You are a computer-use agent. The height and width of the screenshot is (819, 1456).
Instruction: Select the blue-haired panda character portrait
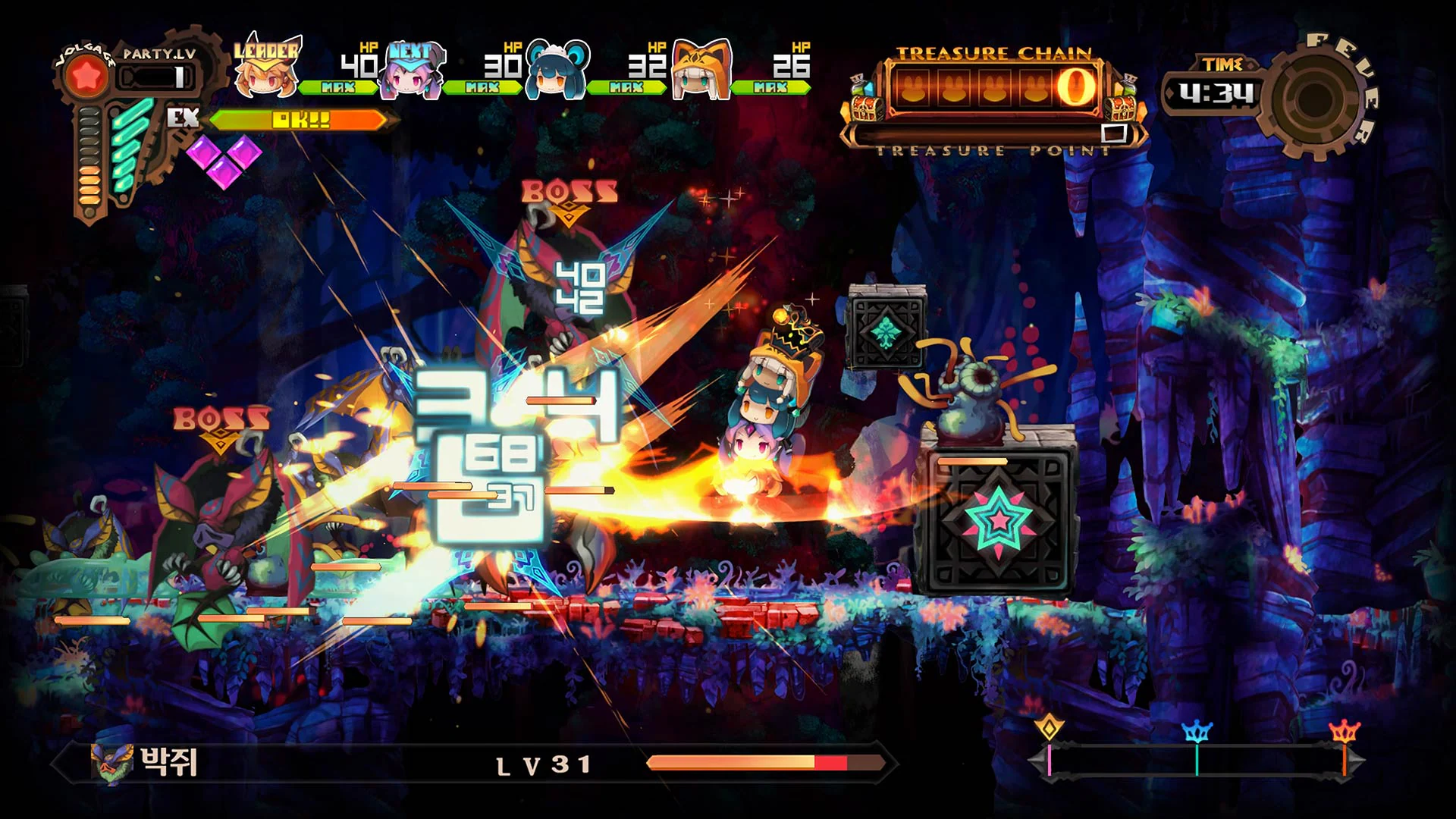(x=556, y=72)
